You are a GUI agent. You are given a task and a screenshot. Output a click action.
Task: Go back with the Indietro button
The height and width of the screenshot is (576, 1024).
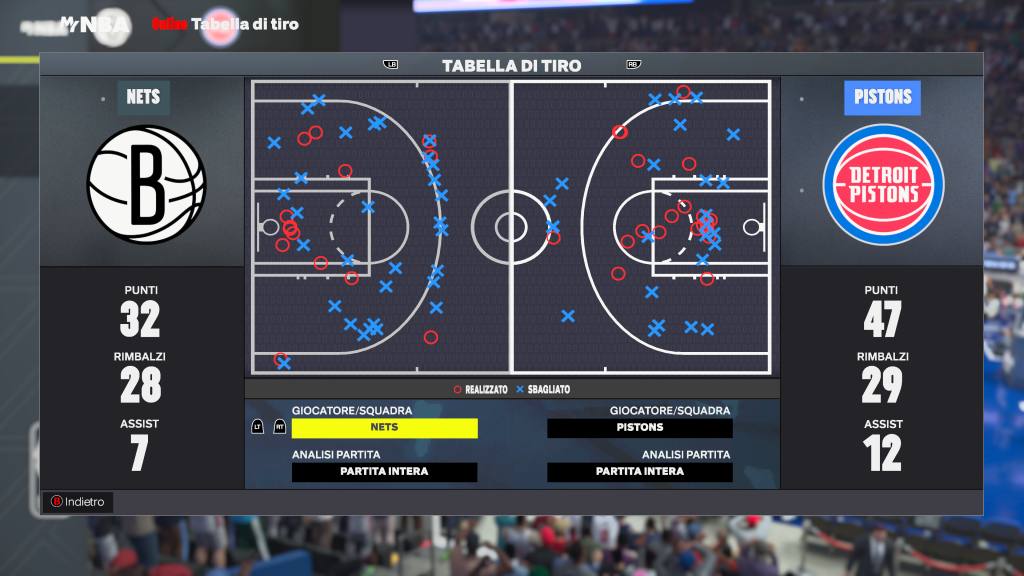pos(77,502)
